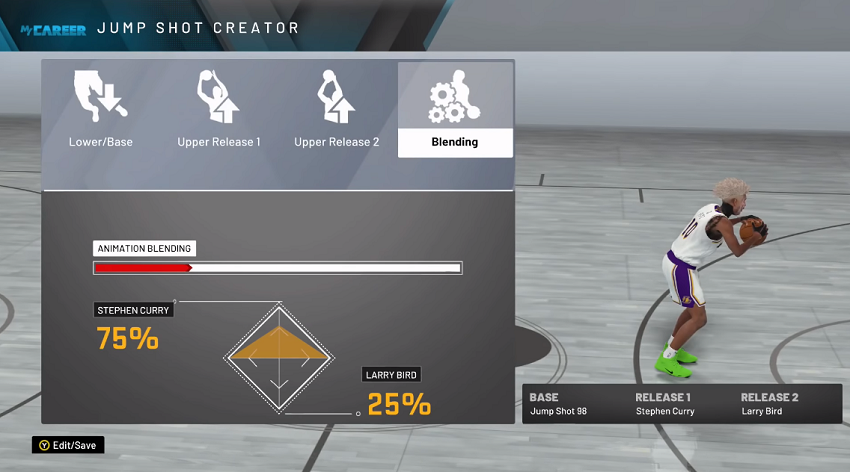Choose the Blending tab

455,109
